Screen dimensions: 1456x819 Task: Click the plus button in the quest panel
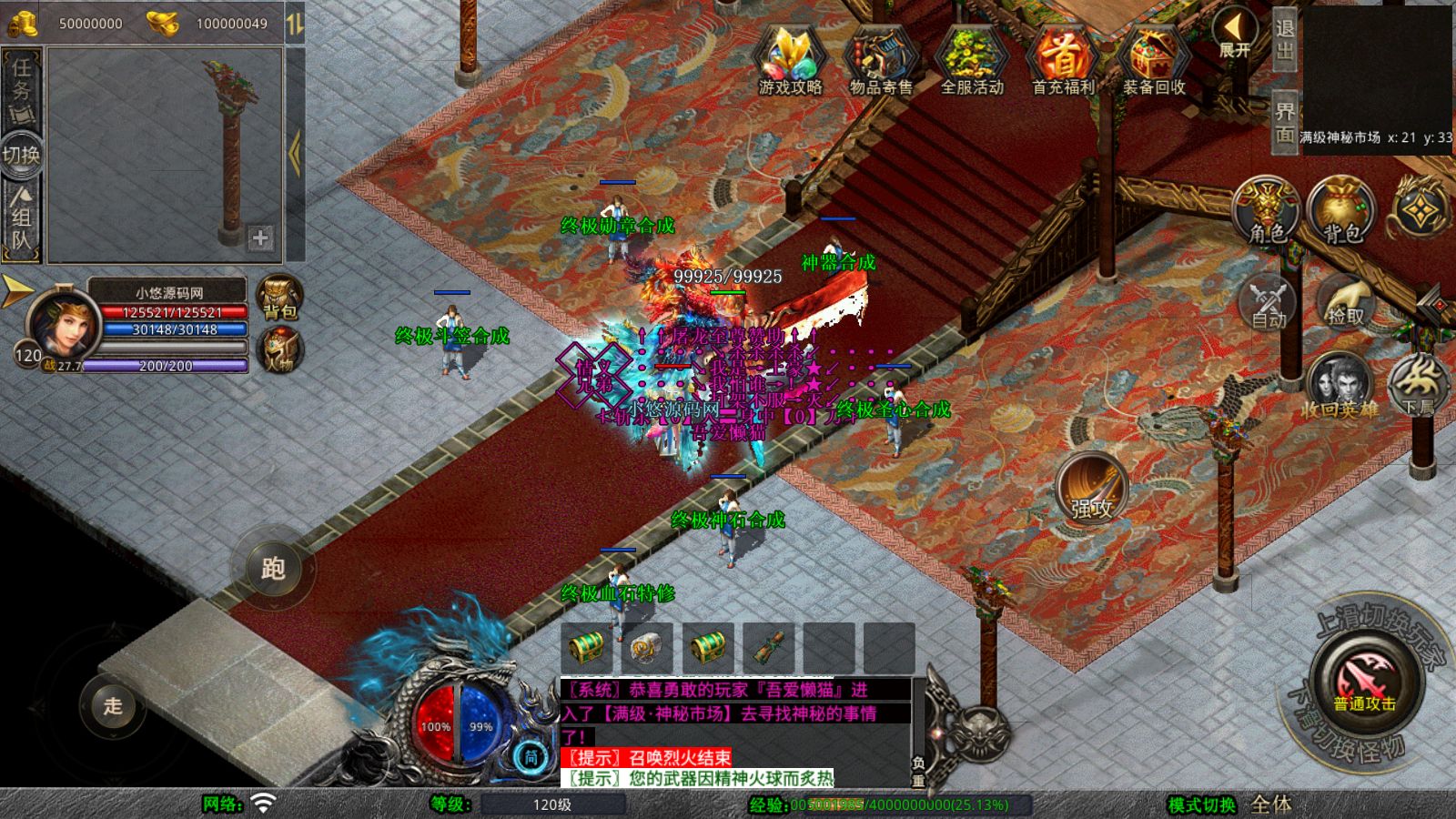tap(260, 238)
